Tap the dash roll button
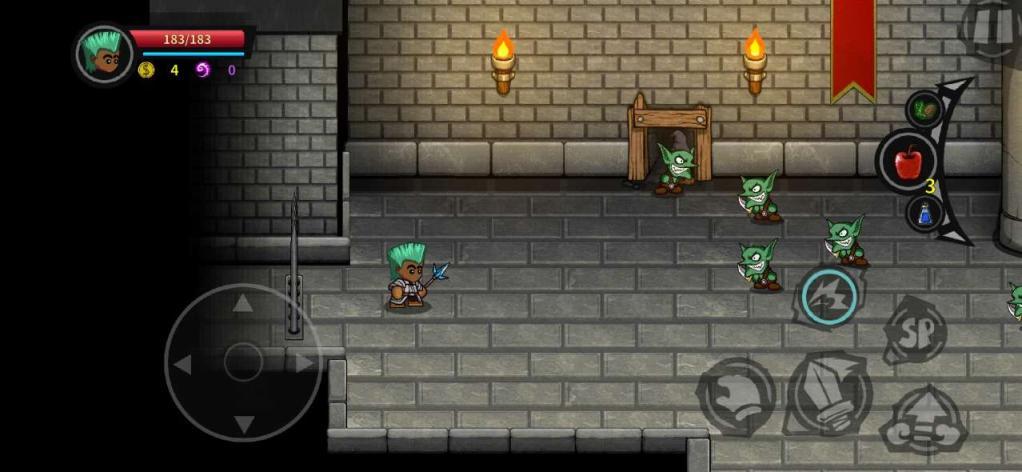1022x472 pixels. (x=736, y=397)
